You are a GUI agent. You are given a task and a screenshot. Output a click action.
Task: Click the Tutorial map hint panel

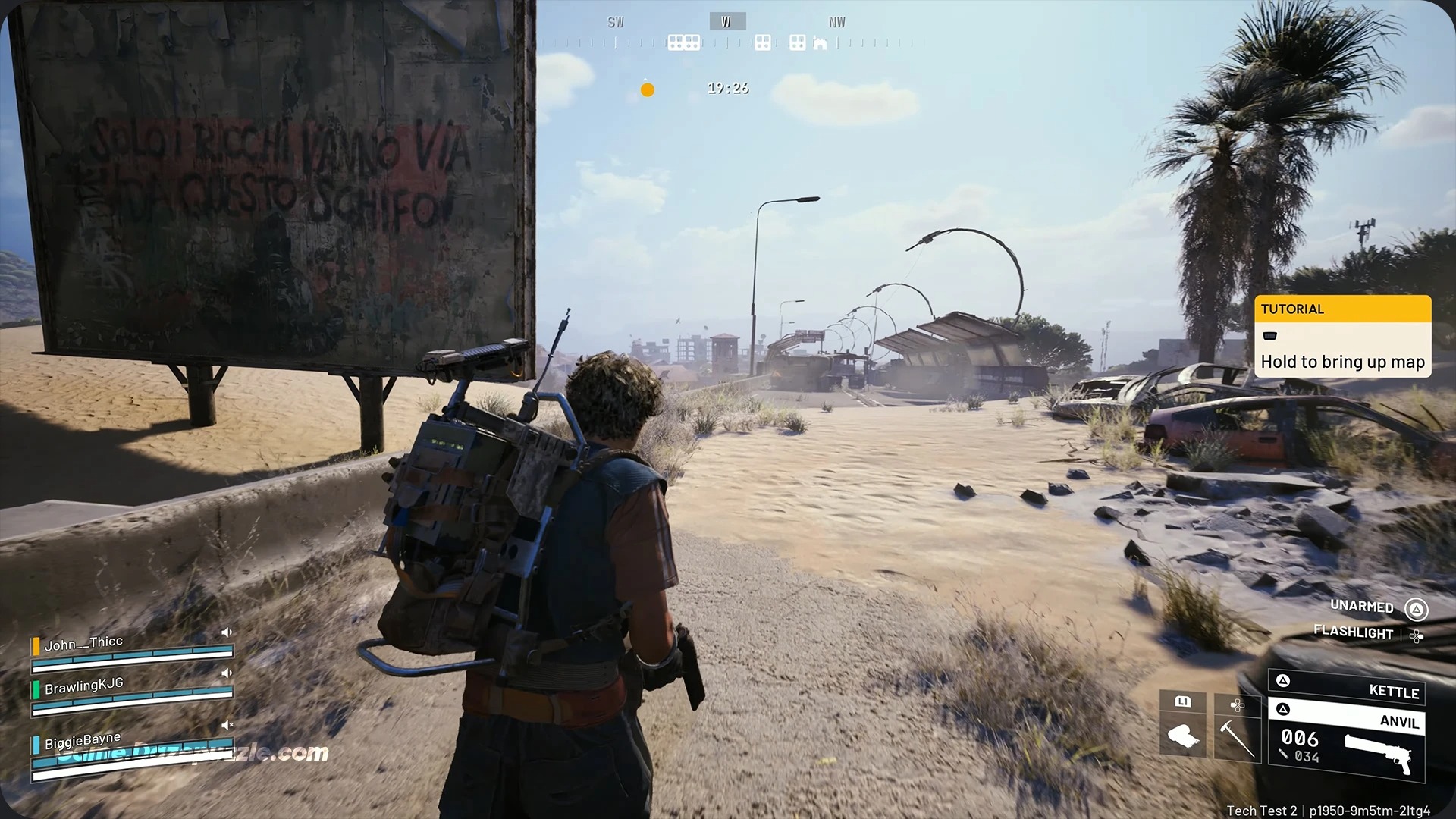(x=1342, y=336)
